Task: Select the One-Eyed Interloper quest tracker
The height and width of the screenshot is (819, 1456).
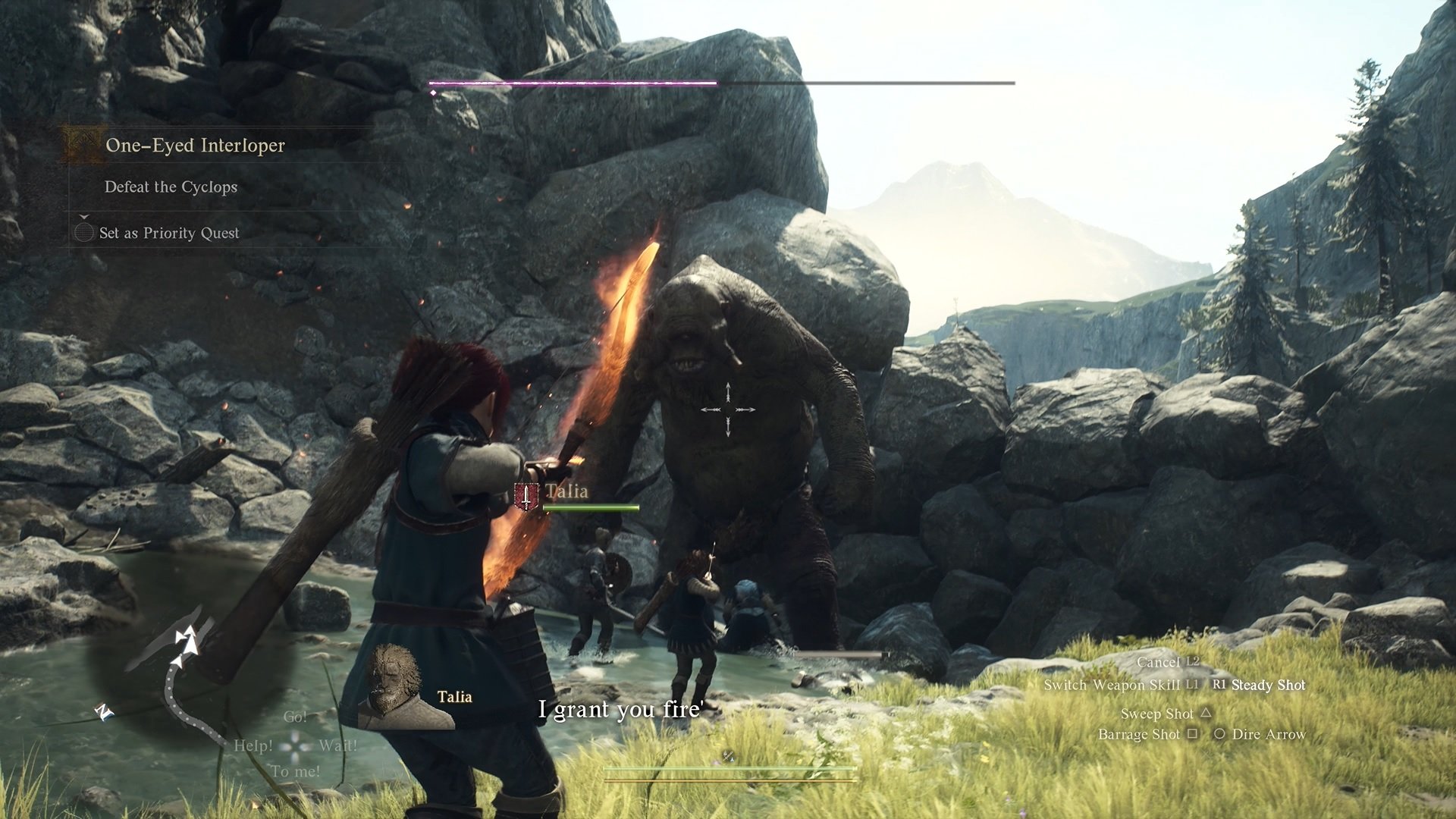Action: coord(195,146)
